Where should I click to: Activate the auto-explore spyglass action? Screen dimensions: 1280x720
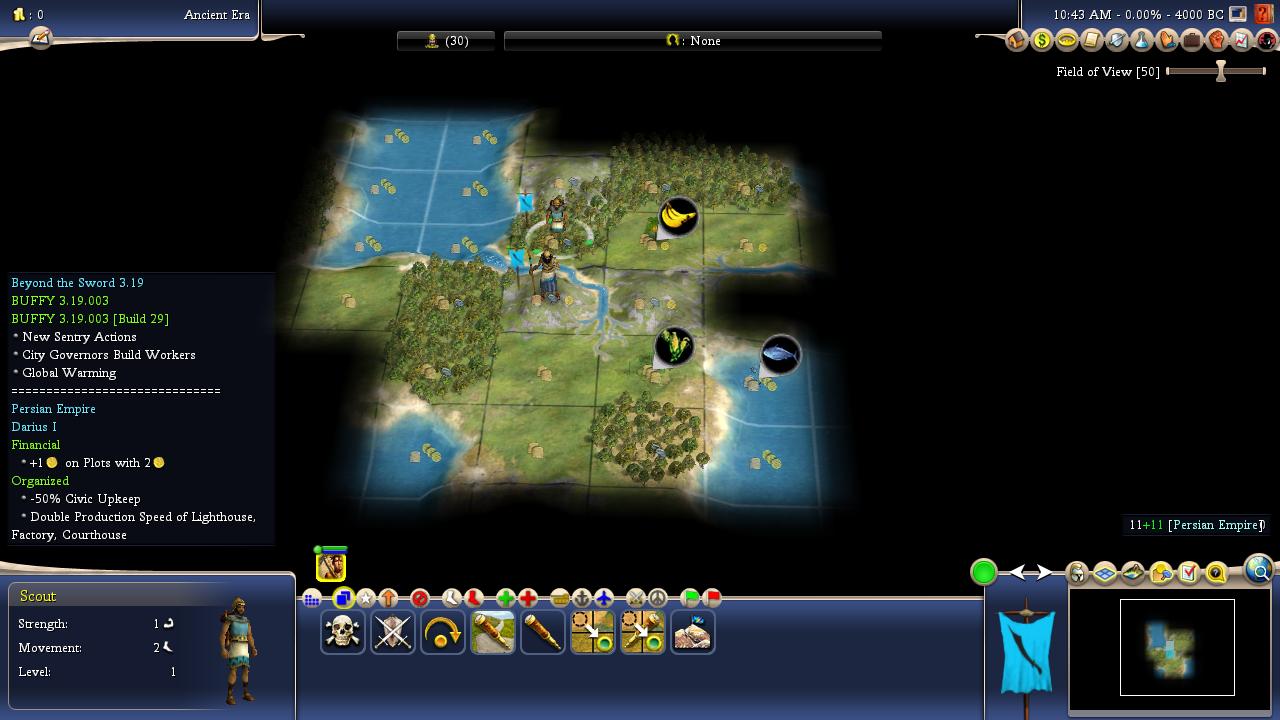pos(543,632)
